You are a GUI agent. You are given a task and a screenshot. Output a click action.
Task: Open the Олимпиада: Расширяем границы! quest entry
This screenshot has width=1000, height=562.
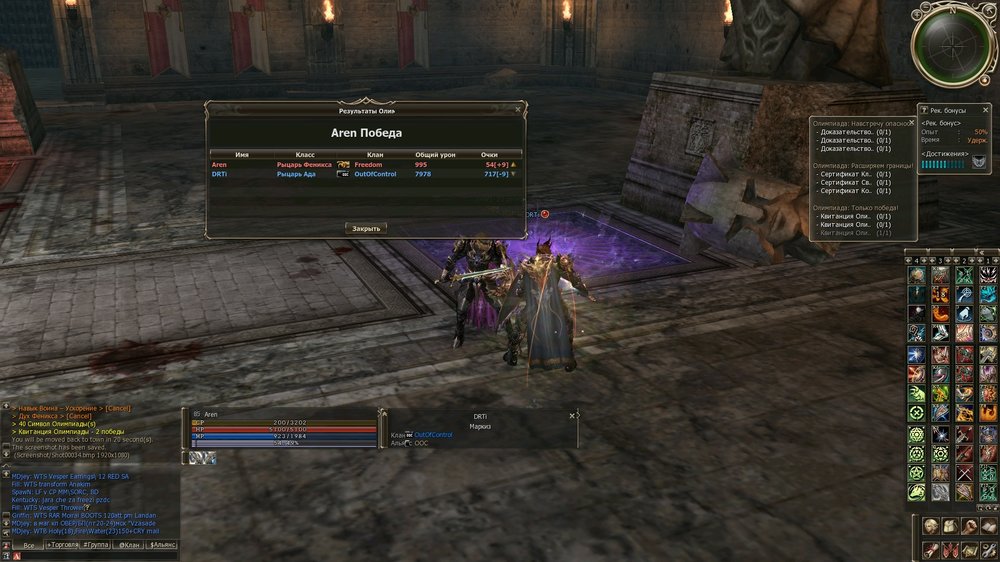pyautogui.click(x=860, y=165)
